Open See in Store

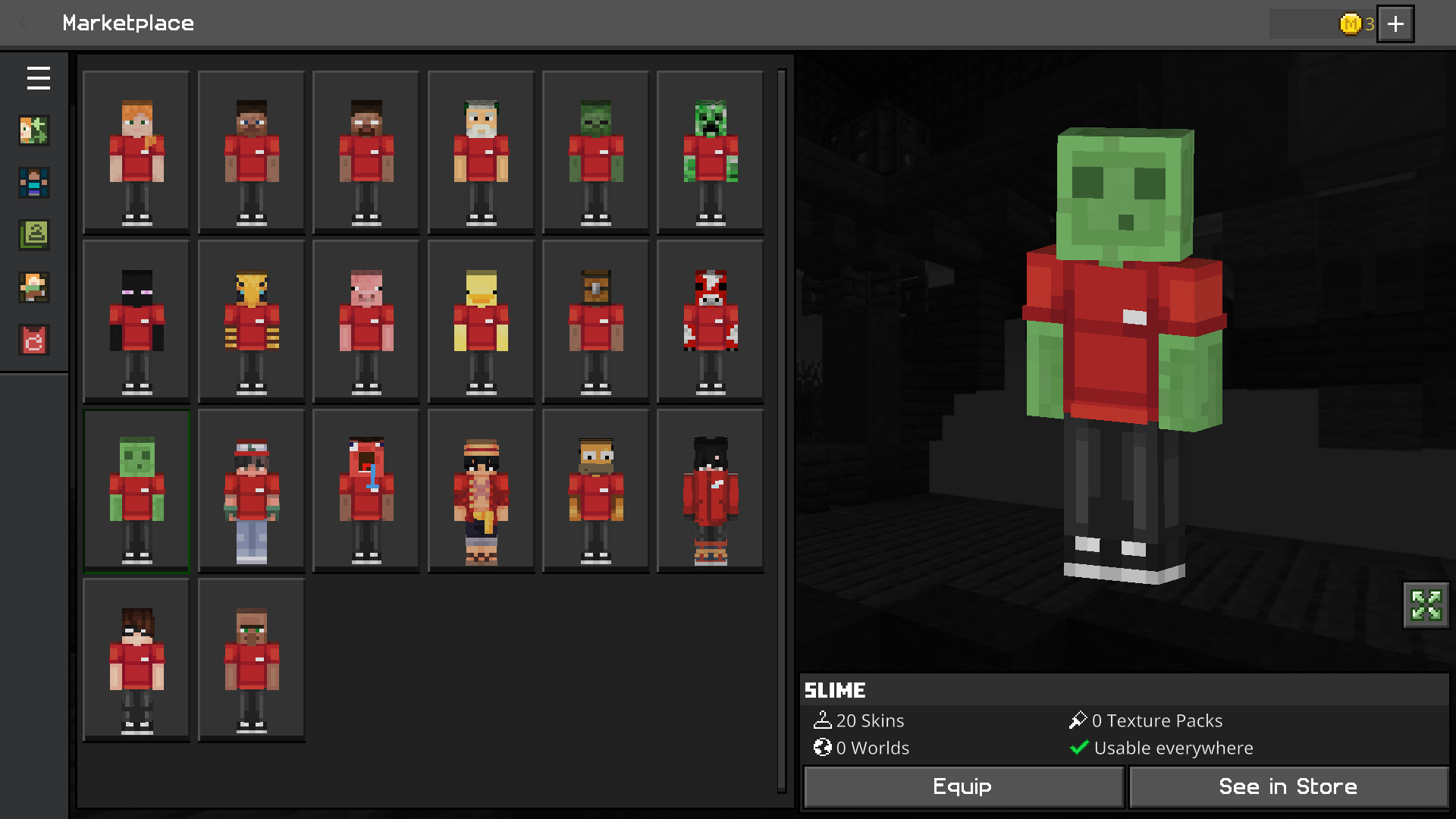tap(1288, 786)
